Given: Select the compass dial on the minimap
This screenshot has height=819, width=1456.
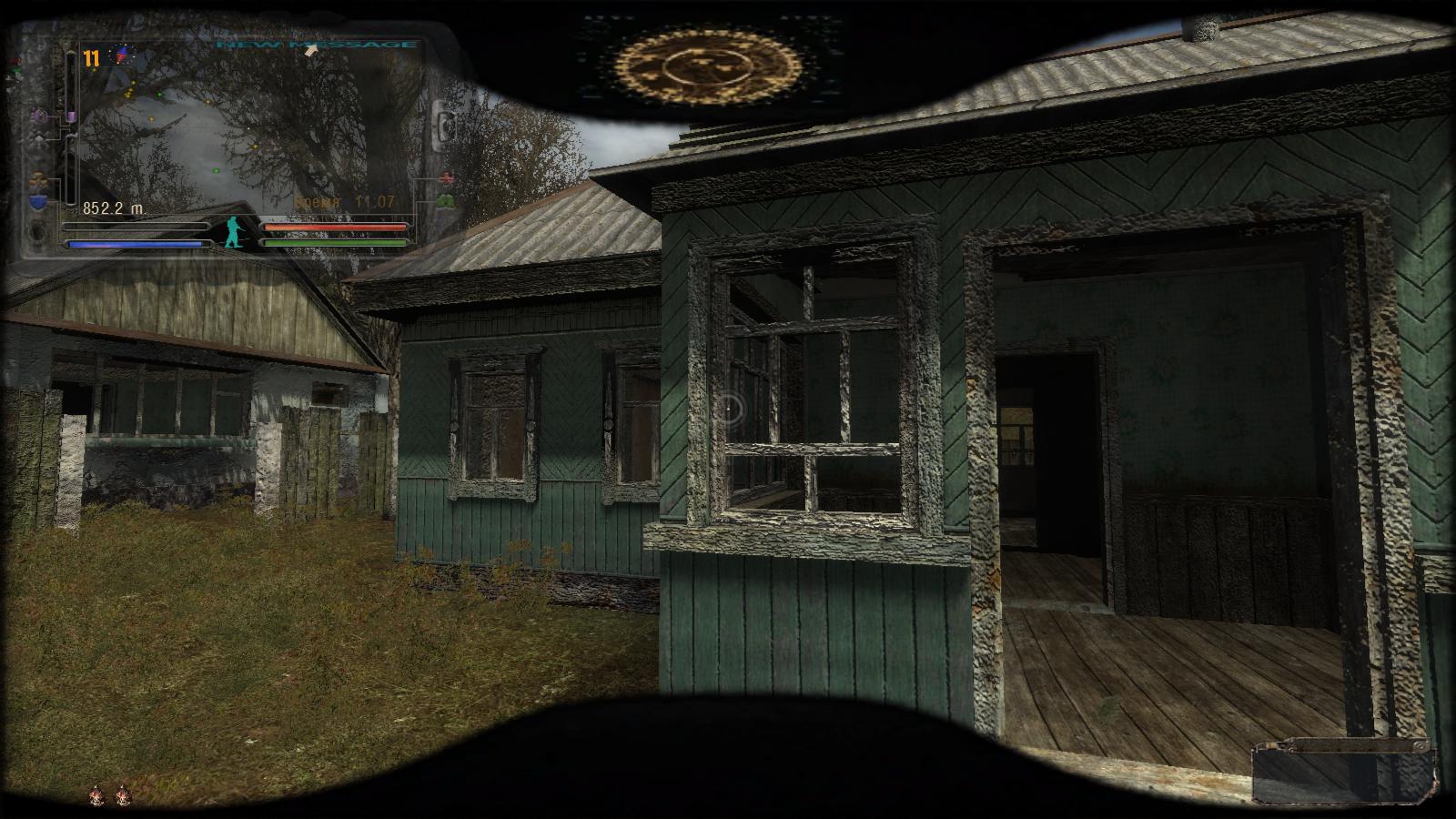Looking at the screenshot, I should point(121,56).
